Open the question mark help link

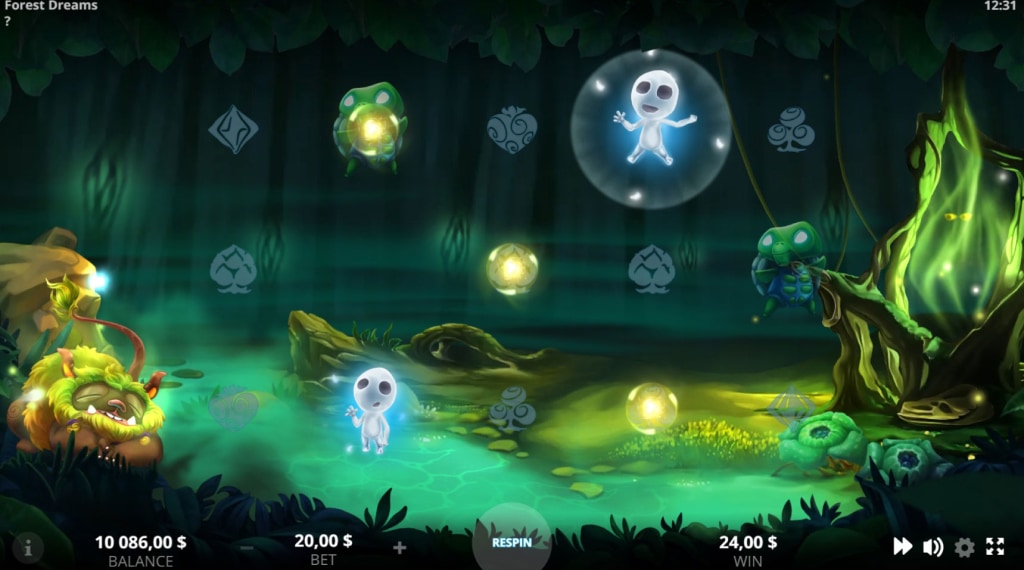point(8,21)
